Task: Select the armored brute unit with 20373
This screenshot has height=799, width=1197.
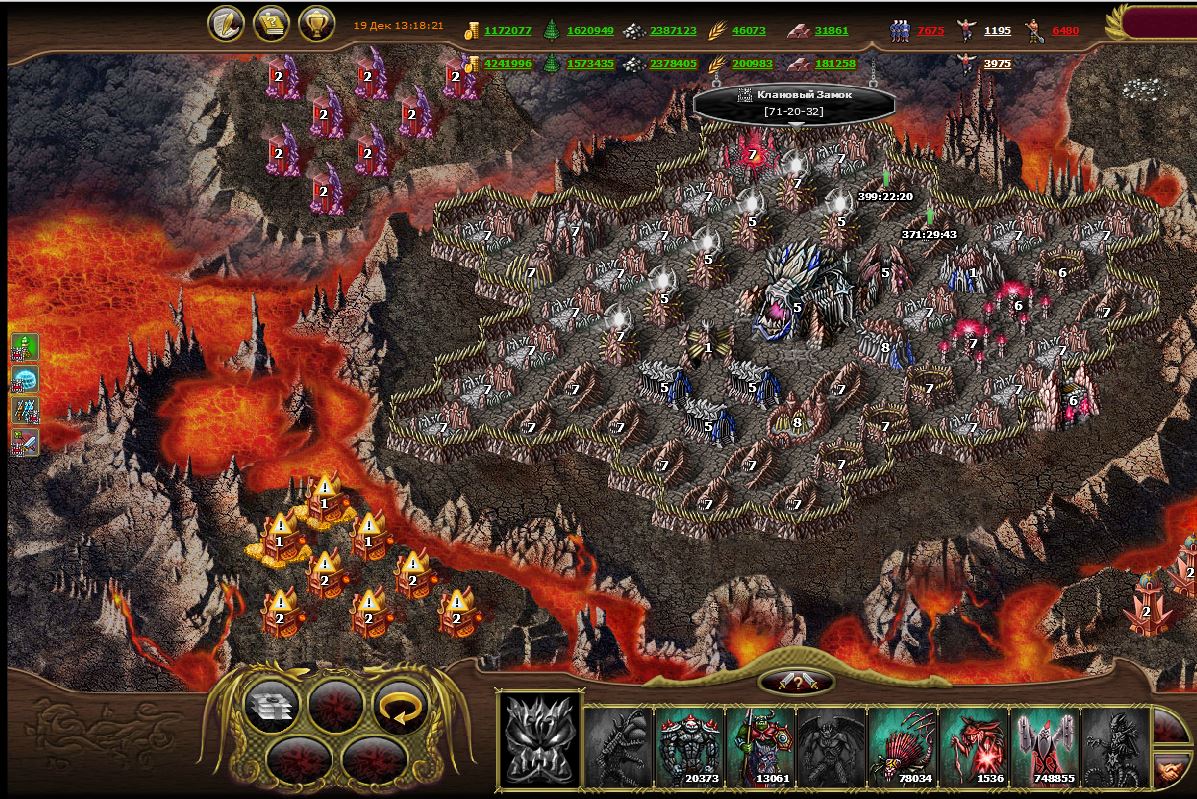Action: click(690, 746)
